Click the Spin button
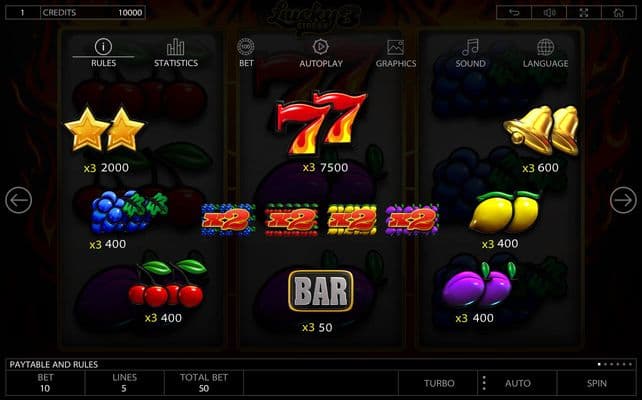Screen dimensions: 642x400 pyautogui.click(x=597, y=383)
